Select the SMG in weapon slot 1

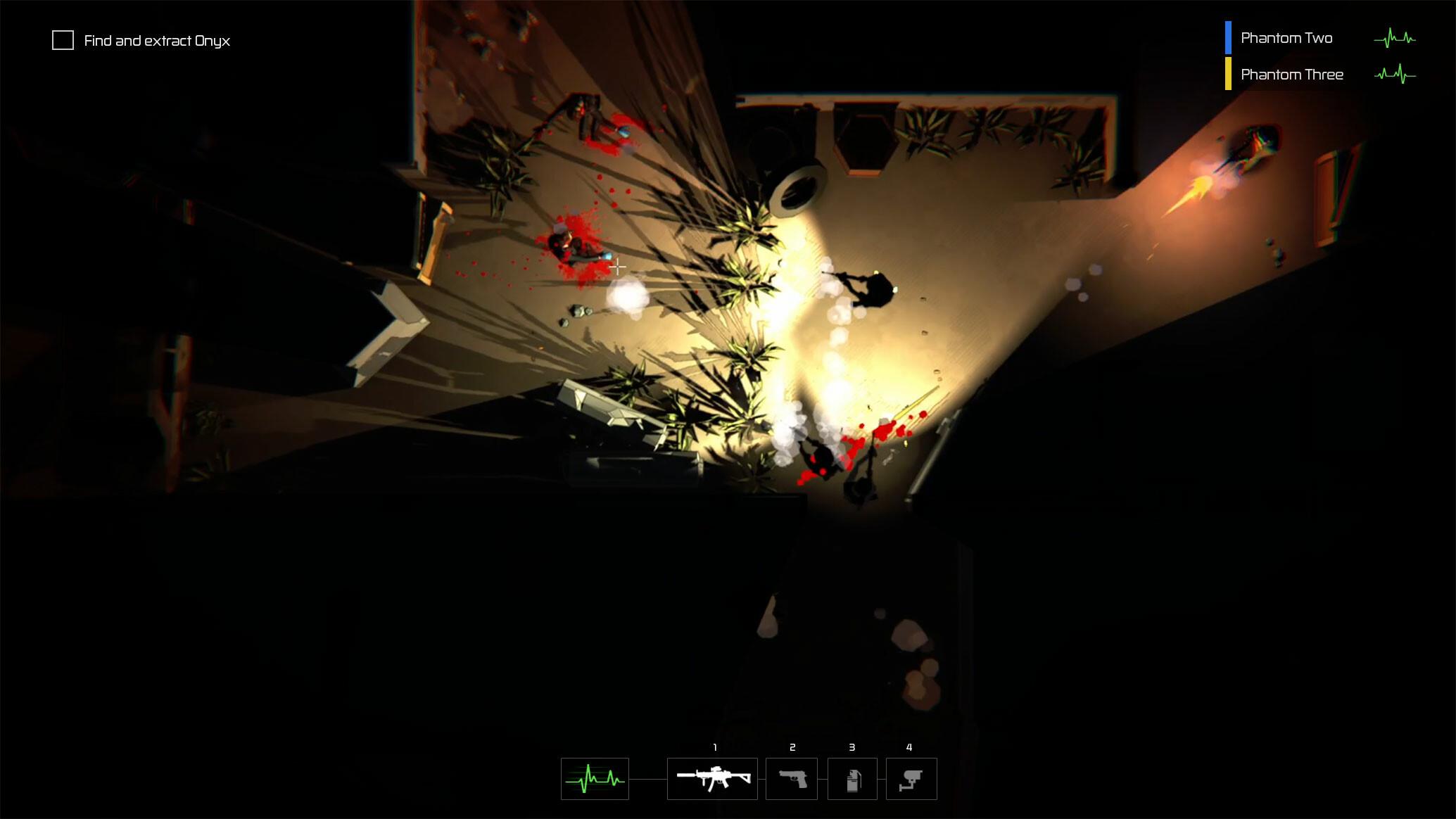(x=711, y=778)
